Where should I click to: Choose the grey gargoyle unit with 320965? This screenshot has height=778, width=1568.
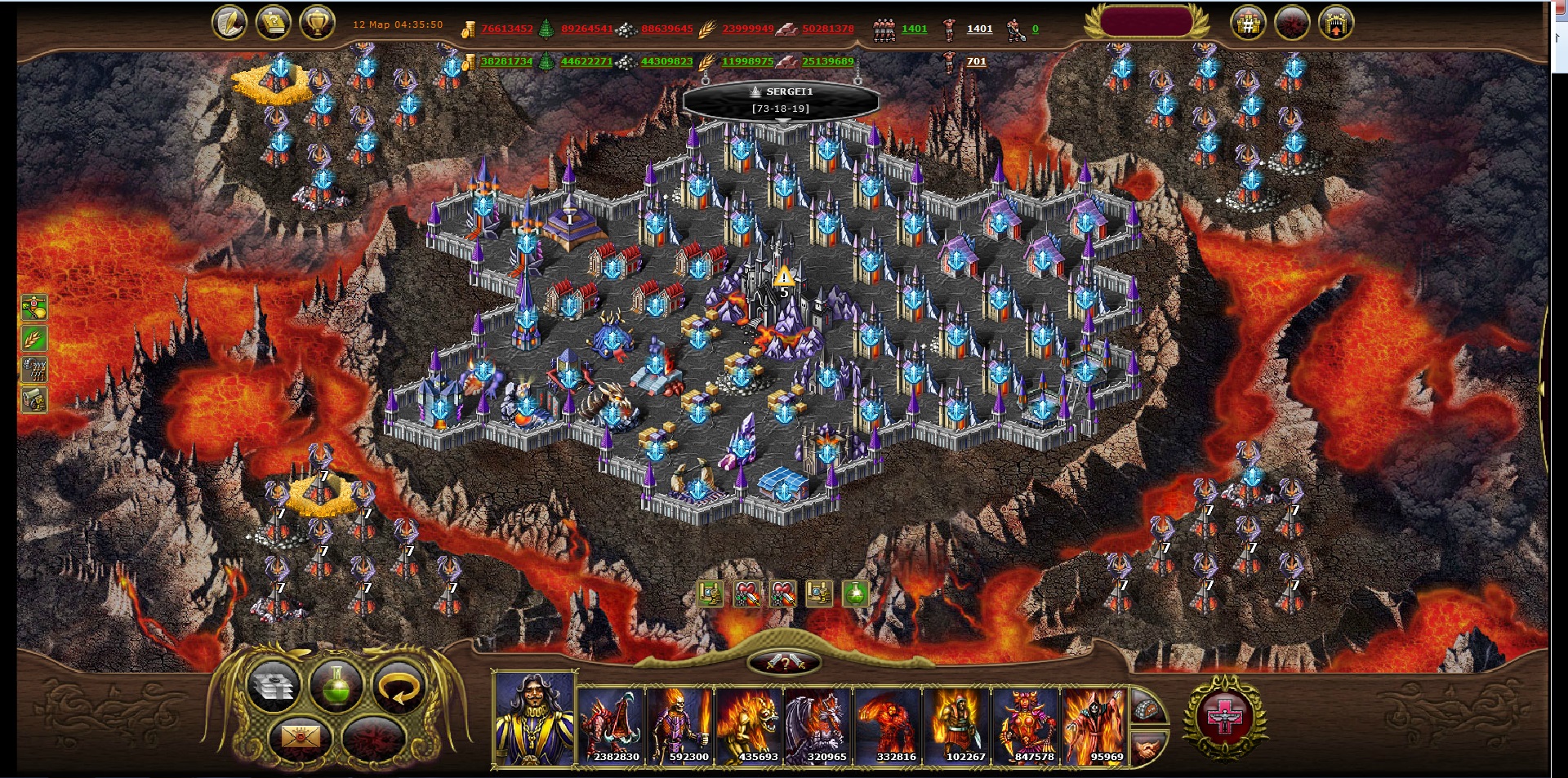click(818, 726)
